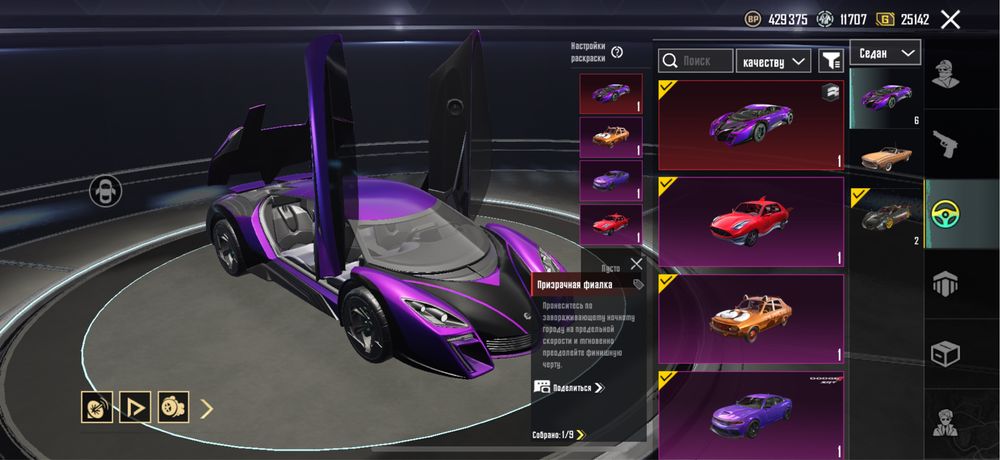Select the red sports car skin card
Viewport: 1000px width, 460px height.
pyautogui.click(x=751, y=223)
